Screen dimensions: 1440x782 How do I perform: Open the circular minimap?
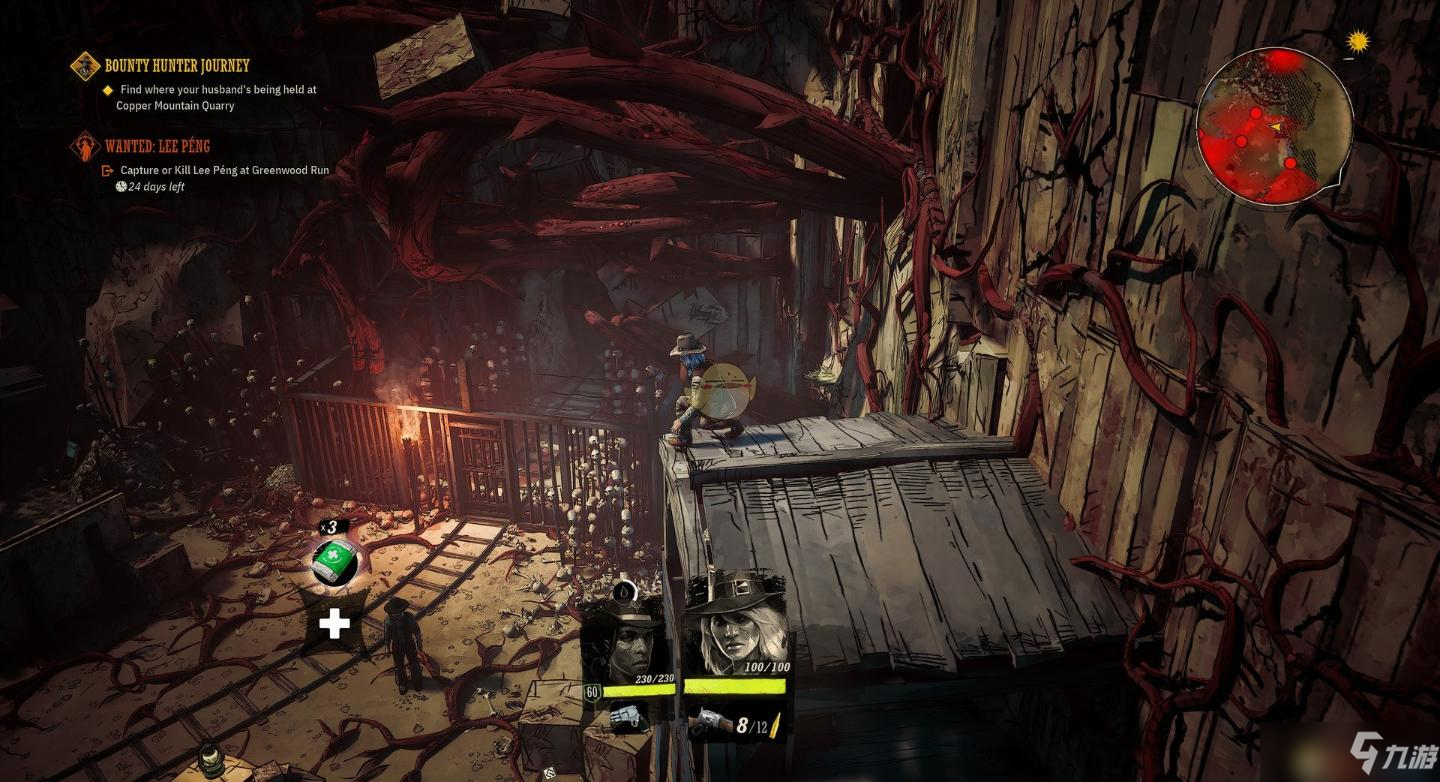click(x=1274, y=126)
